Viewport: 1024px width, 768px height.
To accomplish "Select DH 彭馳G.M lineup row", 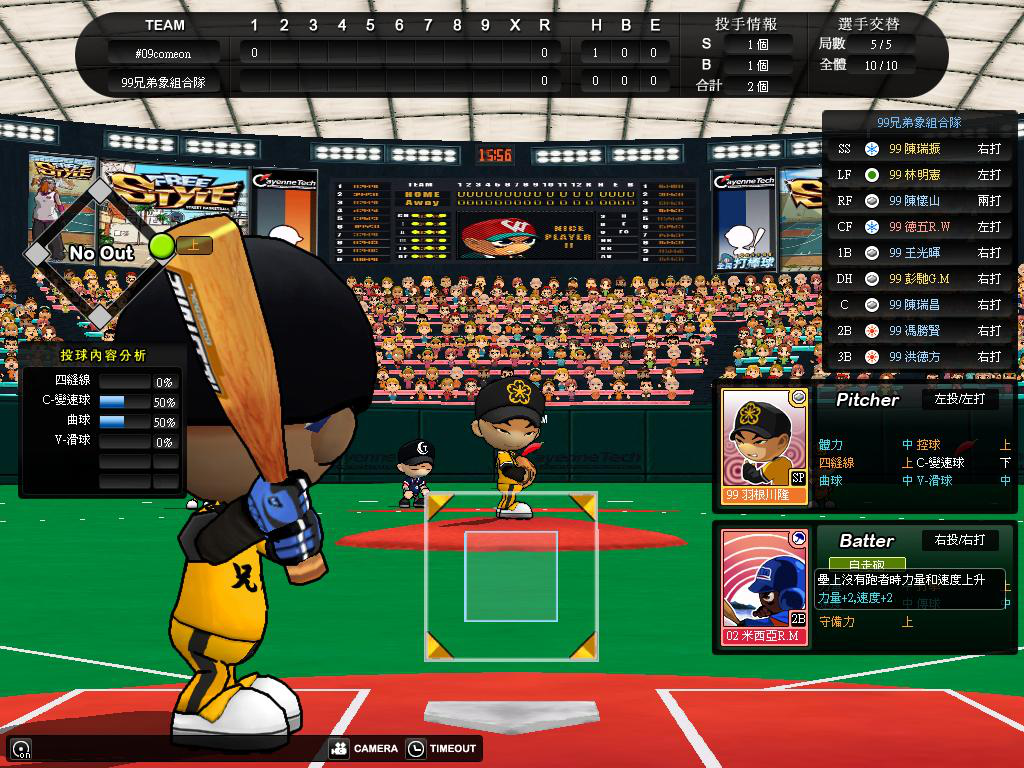I will tap(919, 279).
